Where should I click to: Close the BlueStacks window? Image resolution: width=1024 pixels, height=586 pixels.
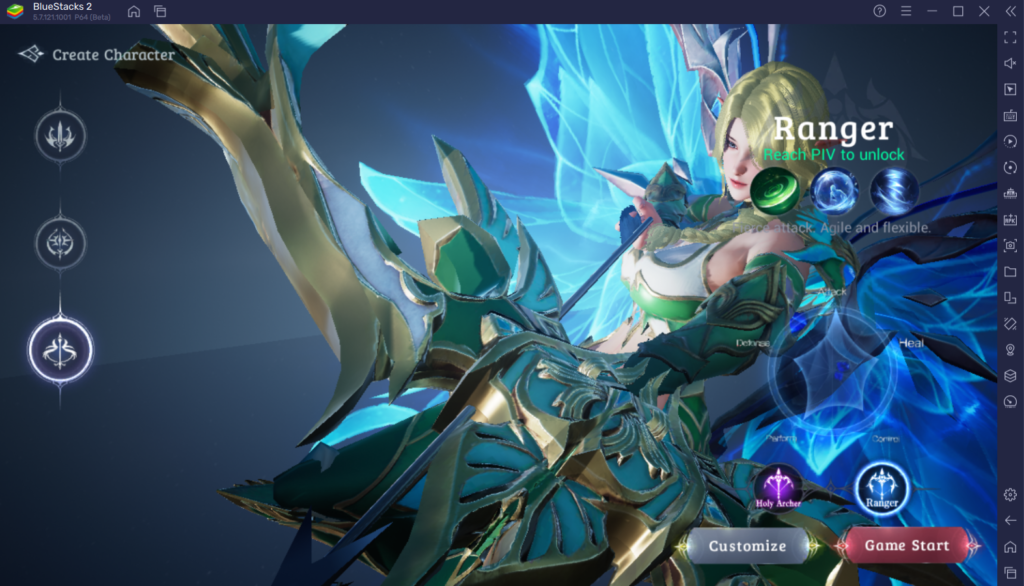(983, 11)
